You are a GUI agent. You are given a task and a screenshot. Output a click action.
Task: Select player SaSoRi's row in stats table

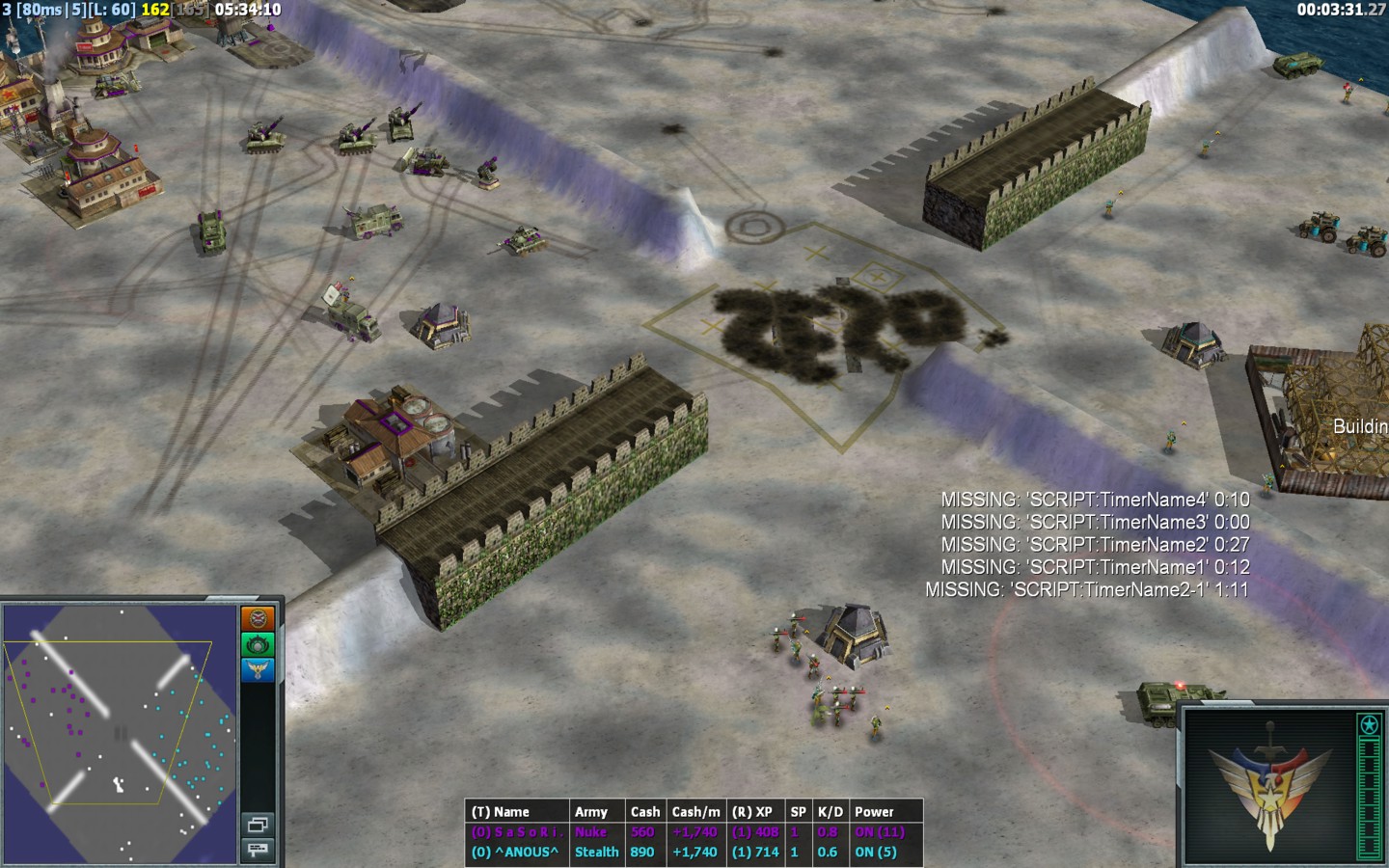(x=694, y=832)
